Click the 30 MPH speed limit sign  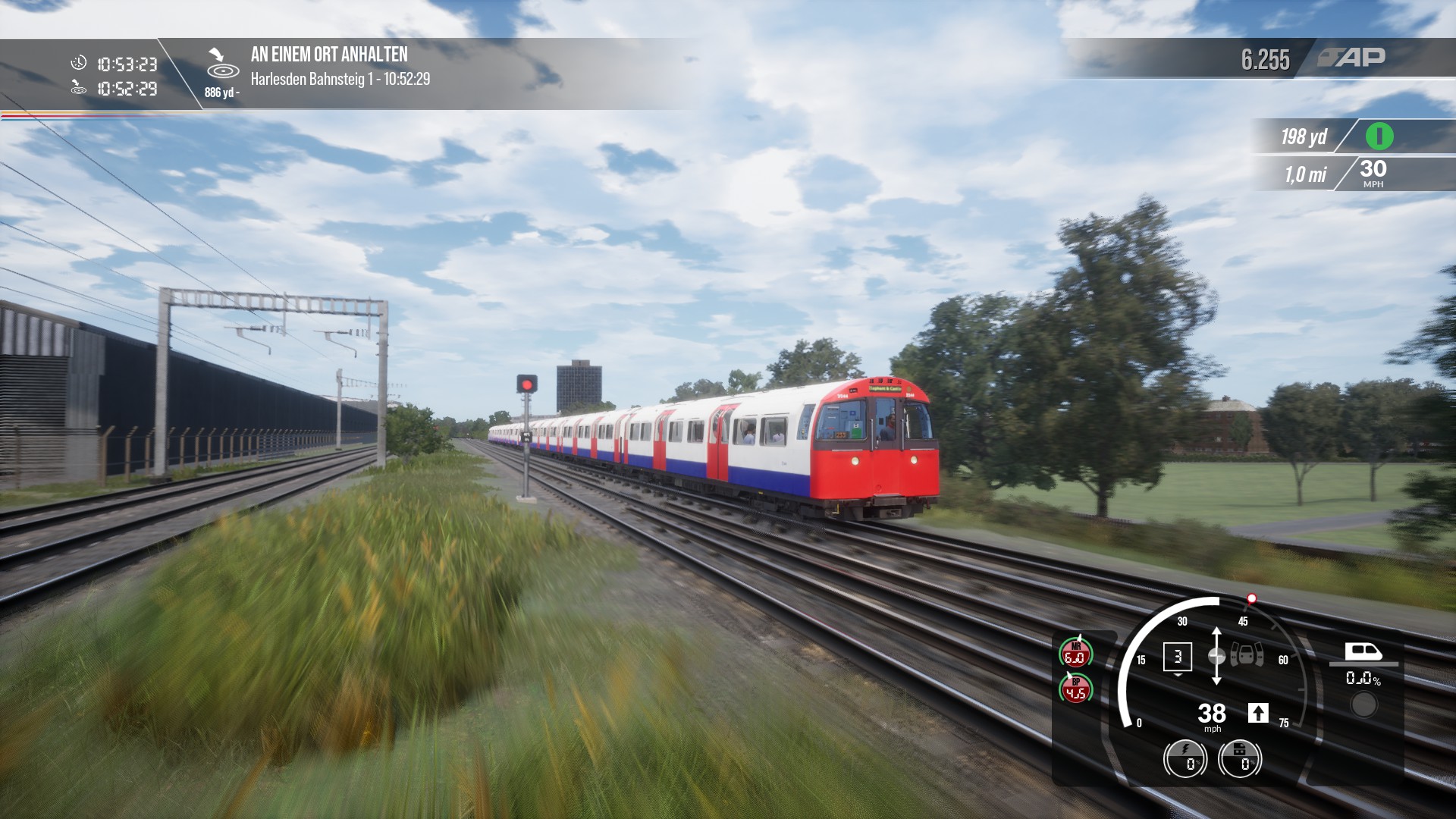1373,172
